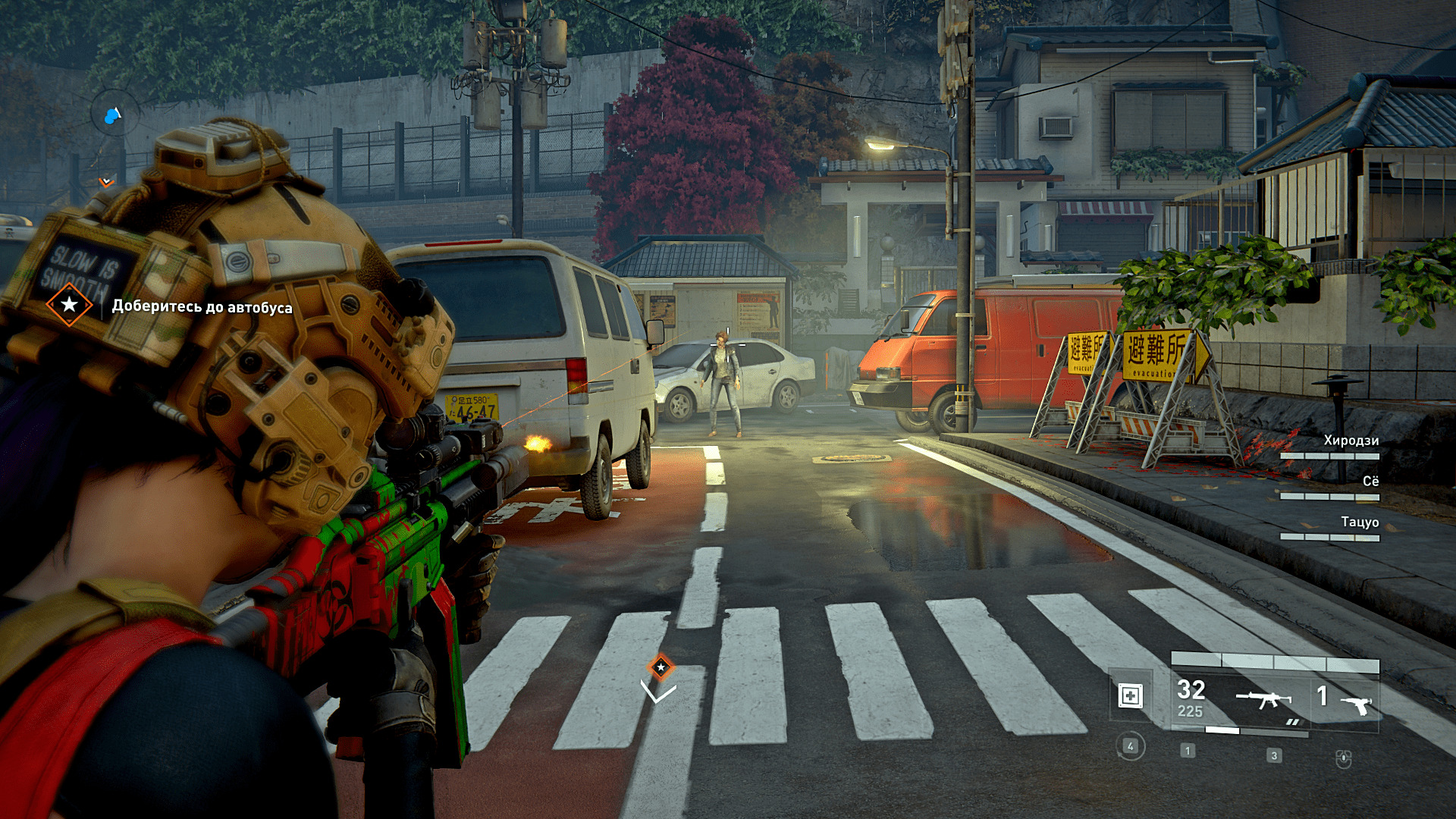The image size is (1456, 819).
Task: Select teammate Сё in the squad list
Action: pyautogui.click(x=1370, y=482)
